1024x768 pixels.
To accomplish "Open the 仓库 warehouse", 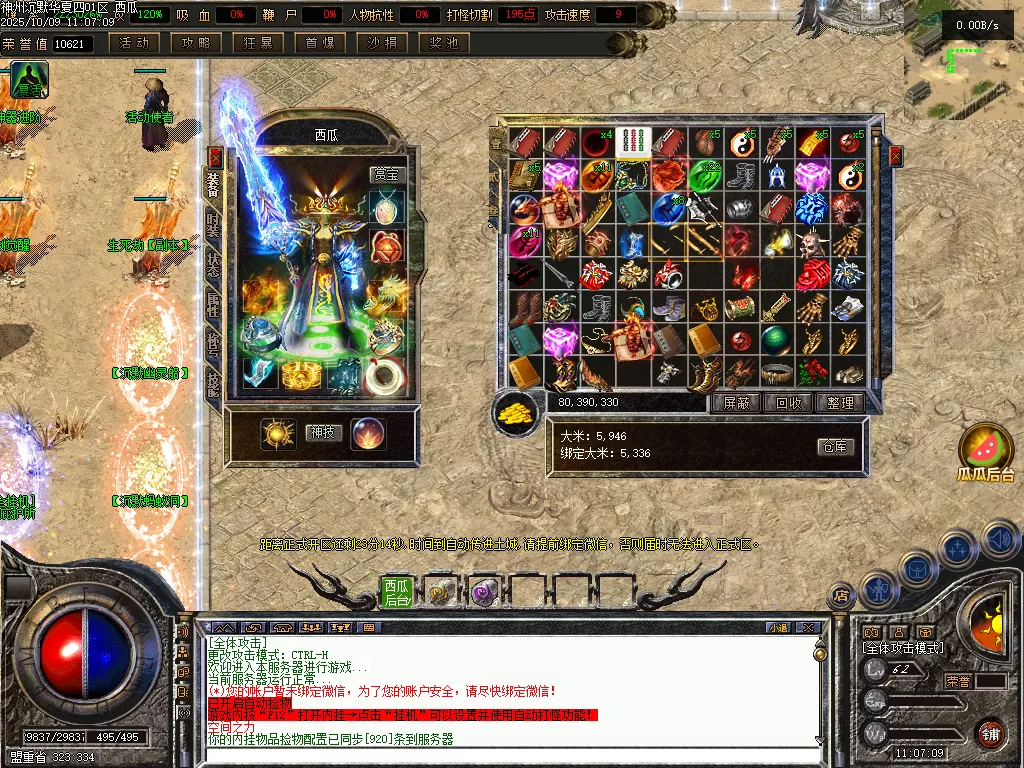I will [x=836, y=447].
